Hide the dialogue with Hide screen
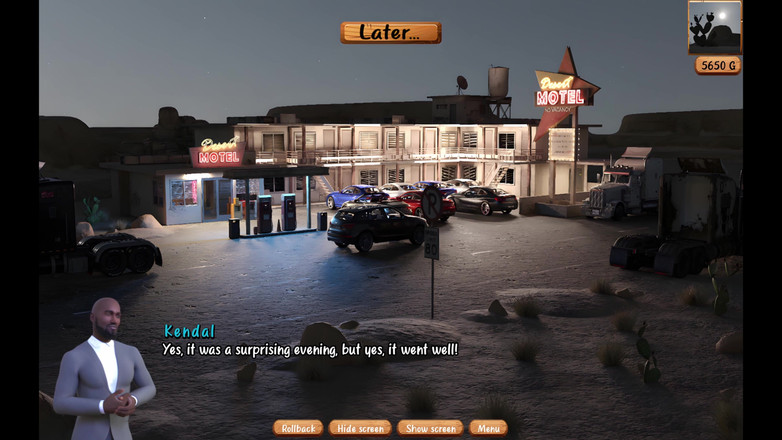Image resolution: width=782 pixels, height=440 pixels. 360,428
